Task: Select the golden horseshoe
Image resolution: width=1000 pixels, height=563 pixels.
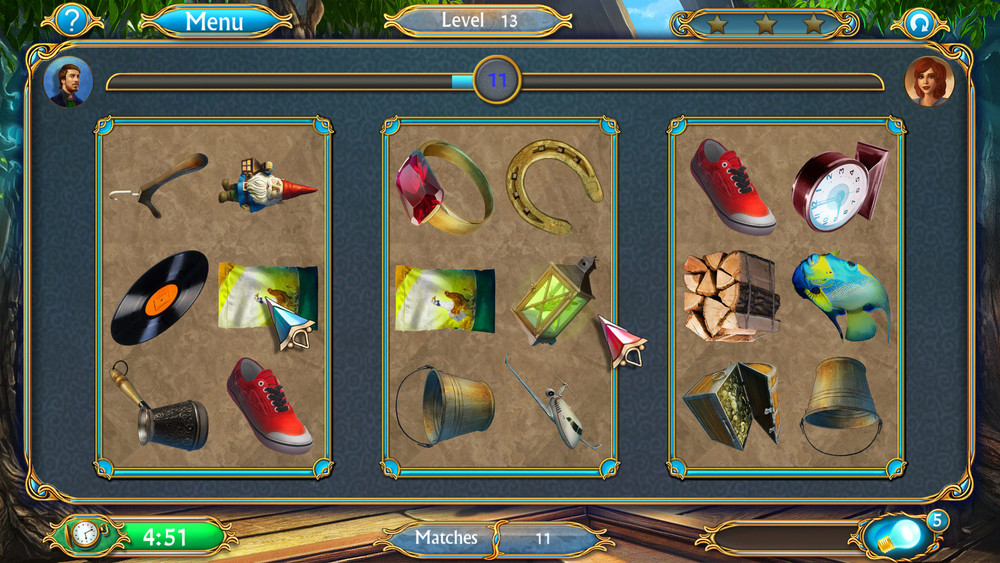Action: point(554,182)
